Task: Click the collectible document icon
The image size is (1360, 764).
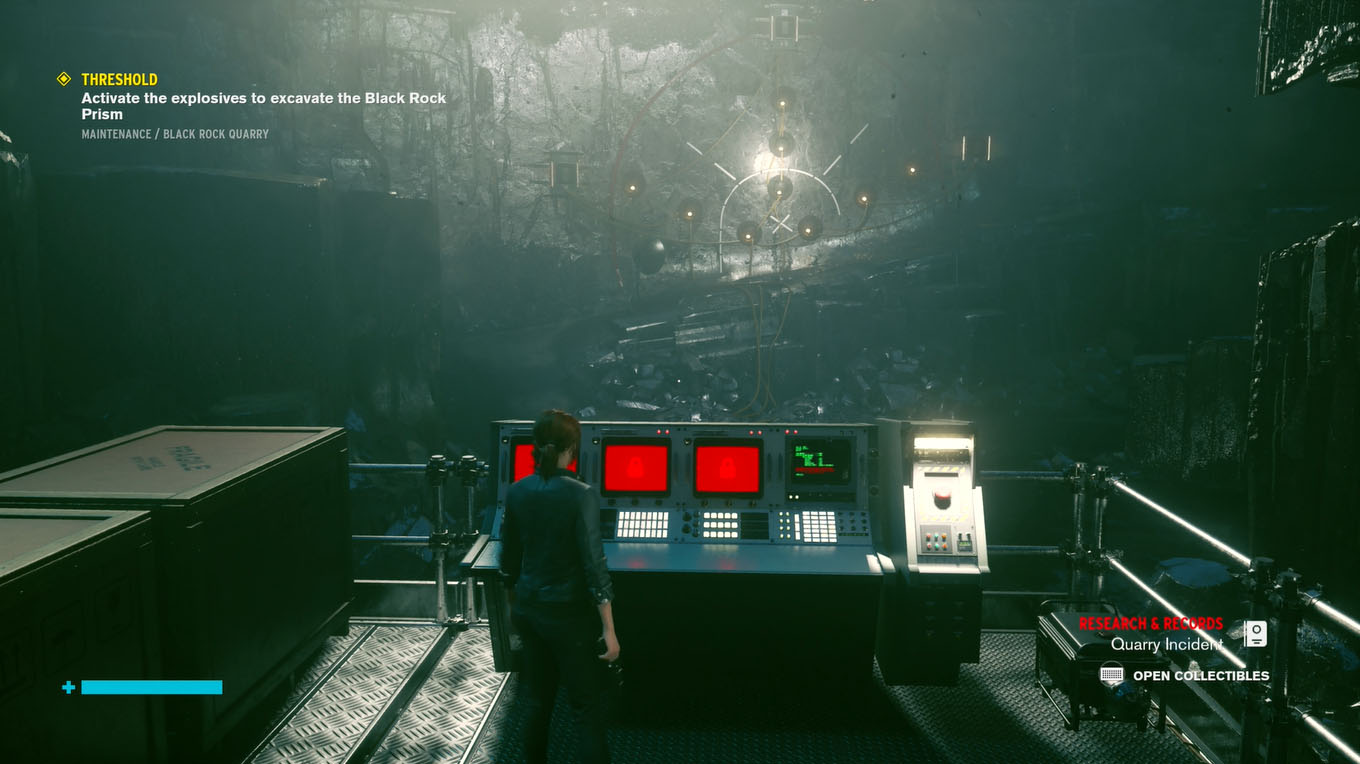Action: pos(1255,634)
